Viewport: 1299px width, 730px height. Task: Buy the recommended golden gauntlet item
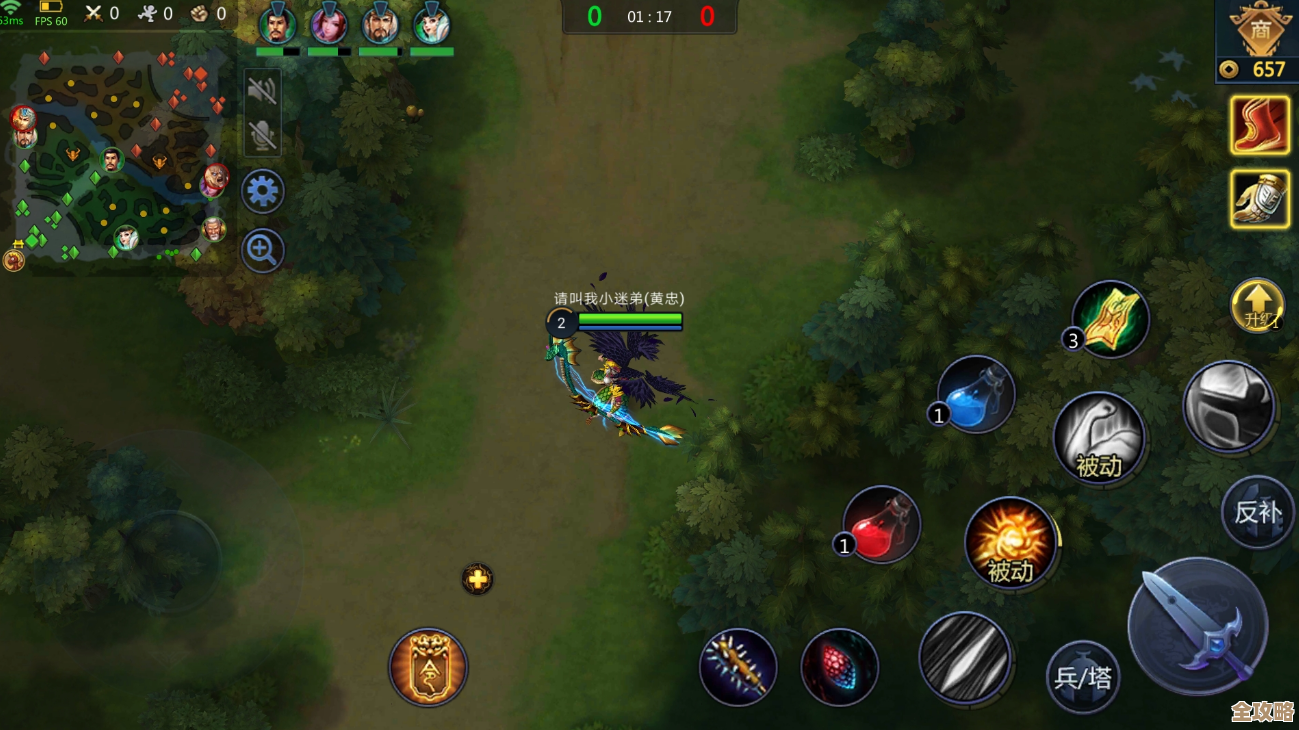tap(1259, 199)
